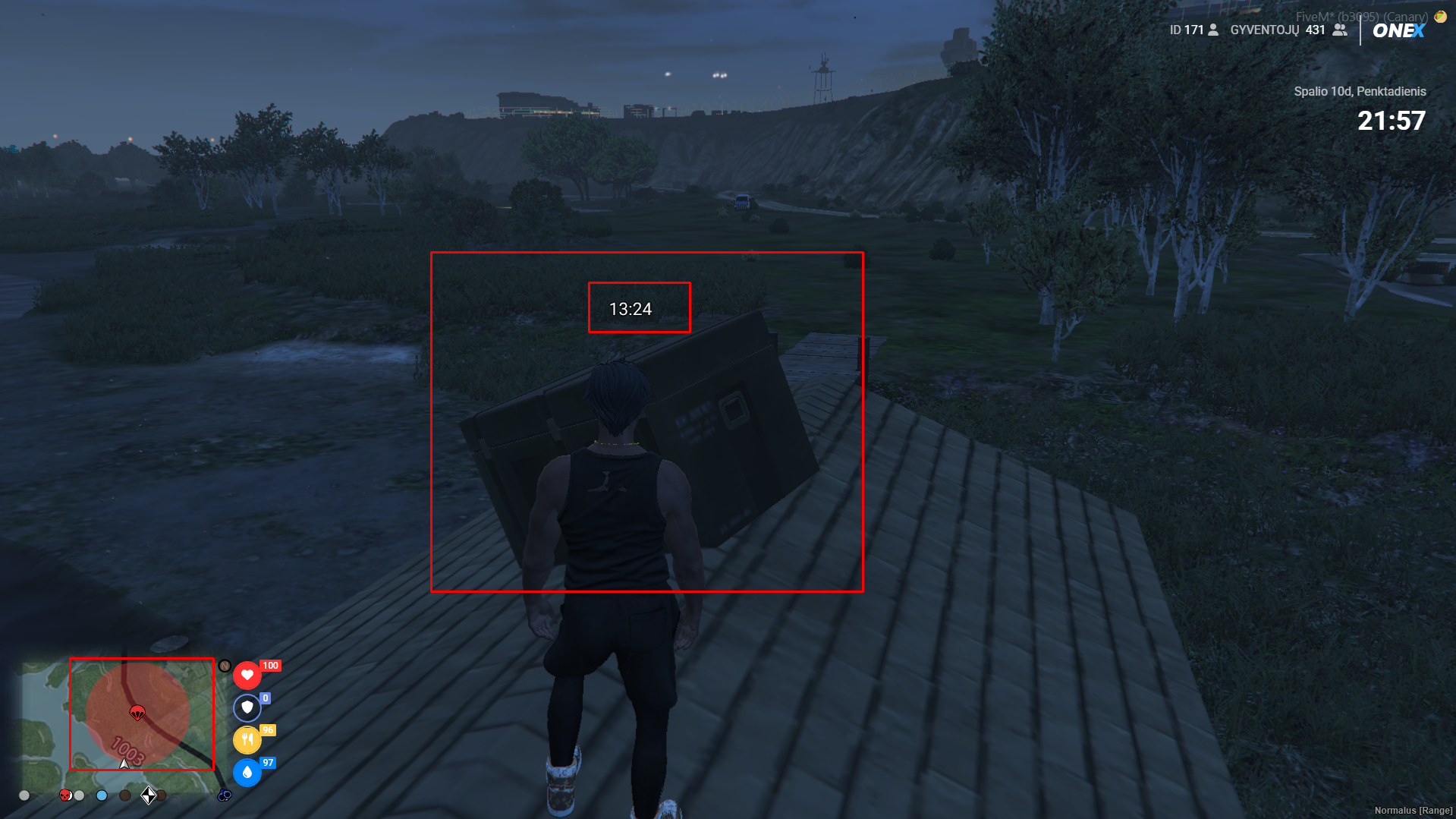Click the blue water drop thirst icon
Screen dimensions: 1456x819
tap(247, 772)
